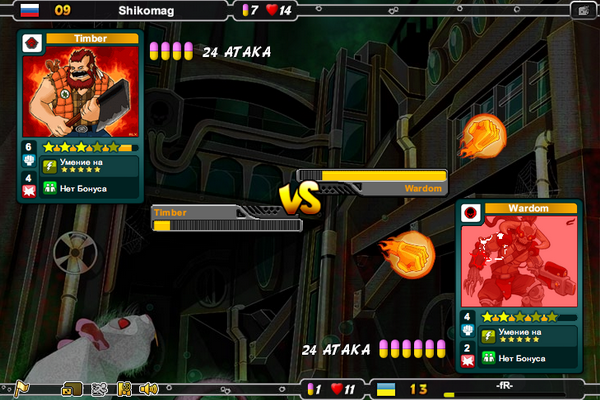600x400 pixels.
Task: Click the yellow flag surrender icon
Action: (x=21, y=389)
